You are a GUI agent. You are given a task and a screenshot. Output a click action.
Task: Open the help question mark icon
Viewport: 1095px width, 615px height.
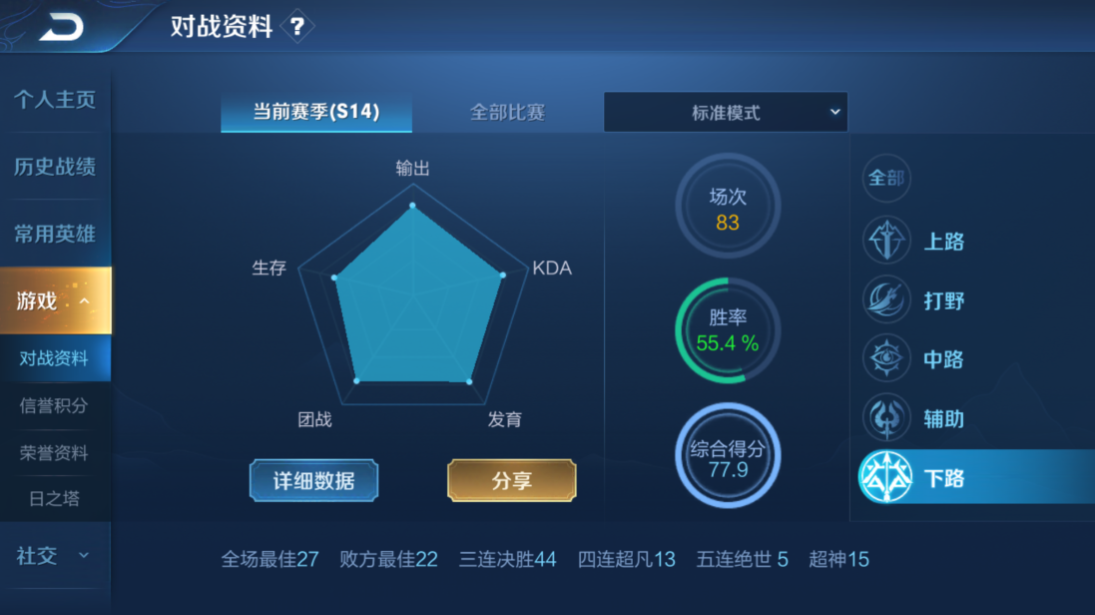(297, 27)
